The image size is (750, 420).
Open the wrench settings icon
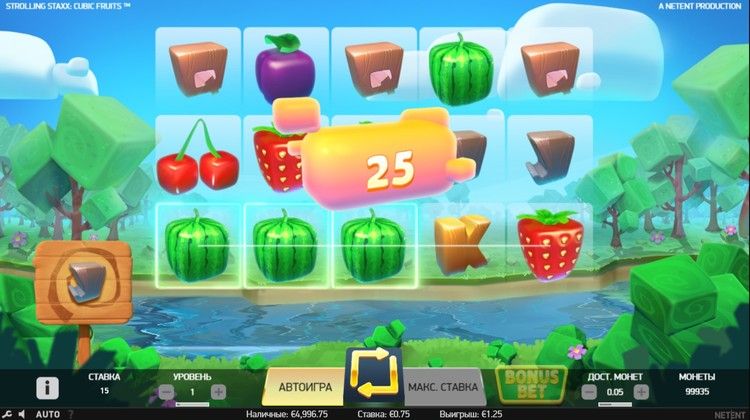pyautogui.click(x=7, y=413)
